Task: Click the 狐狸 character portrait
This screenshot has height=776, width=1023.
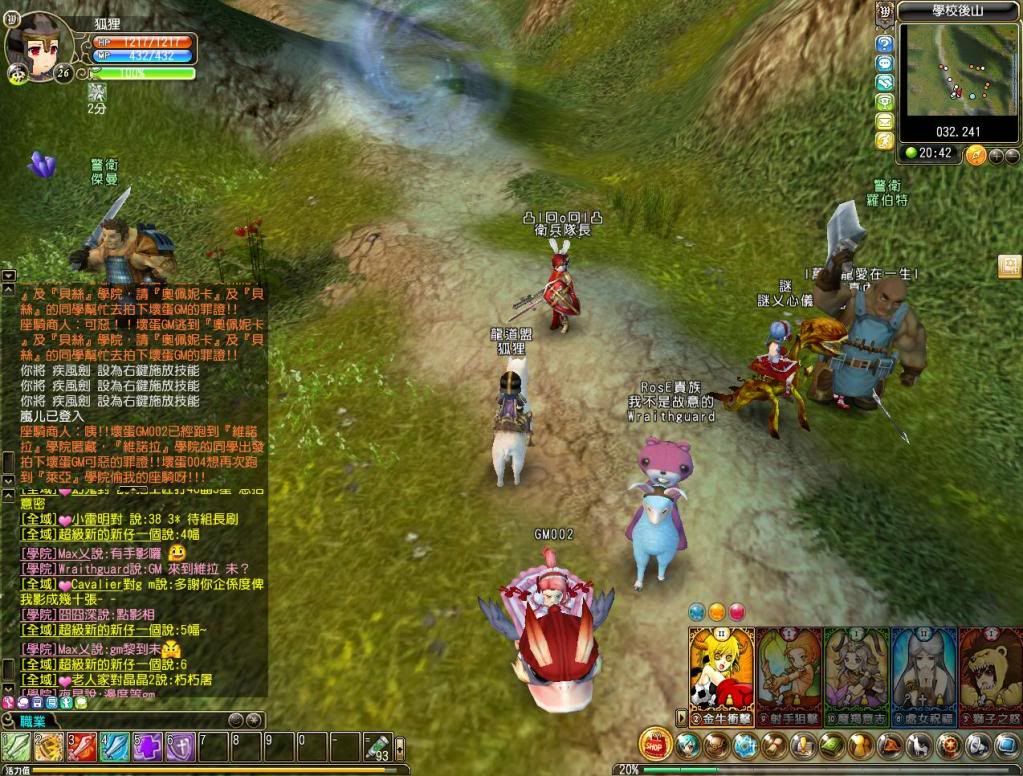Action: click(40, 45)
